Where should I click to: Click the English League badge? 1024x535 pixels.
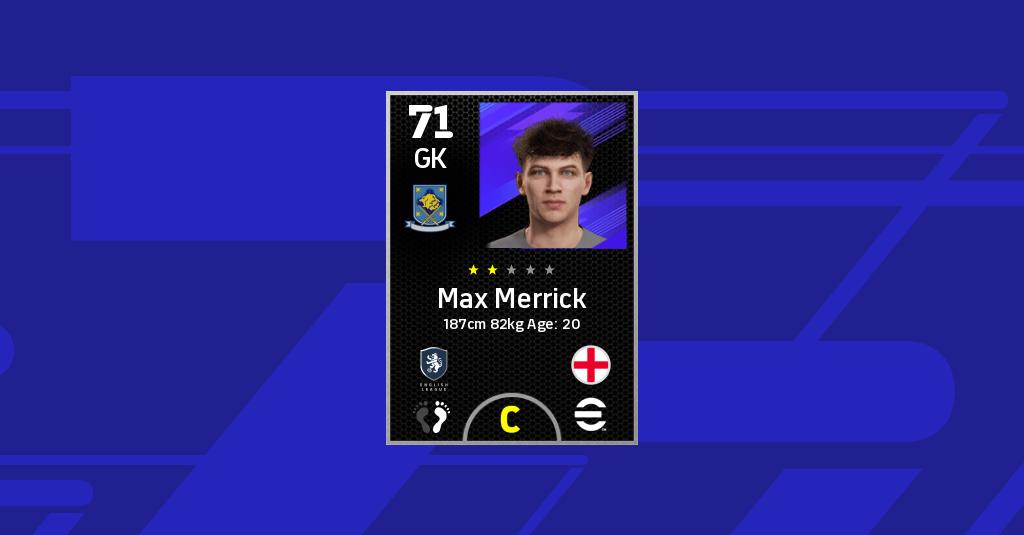coord(433,366)
